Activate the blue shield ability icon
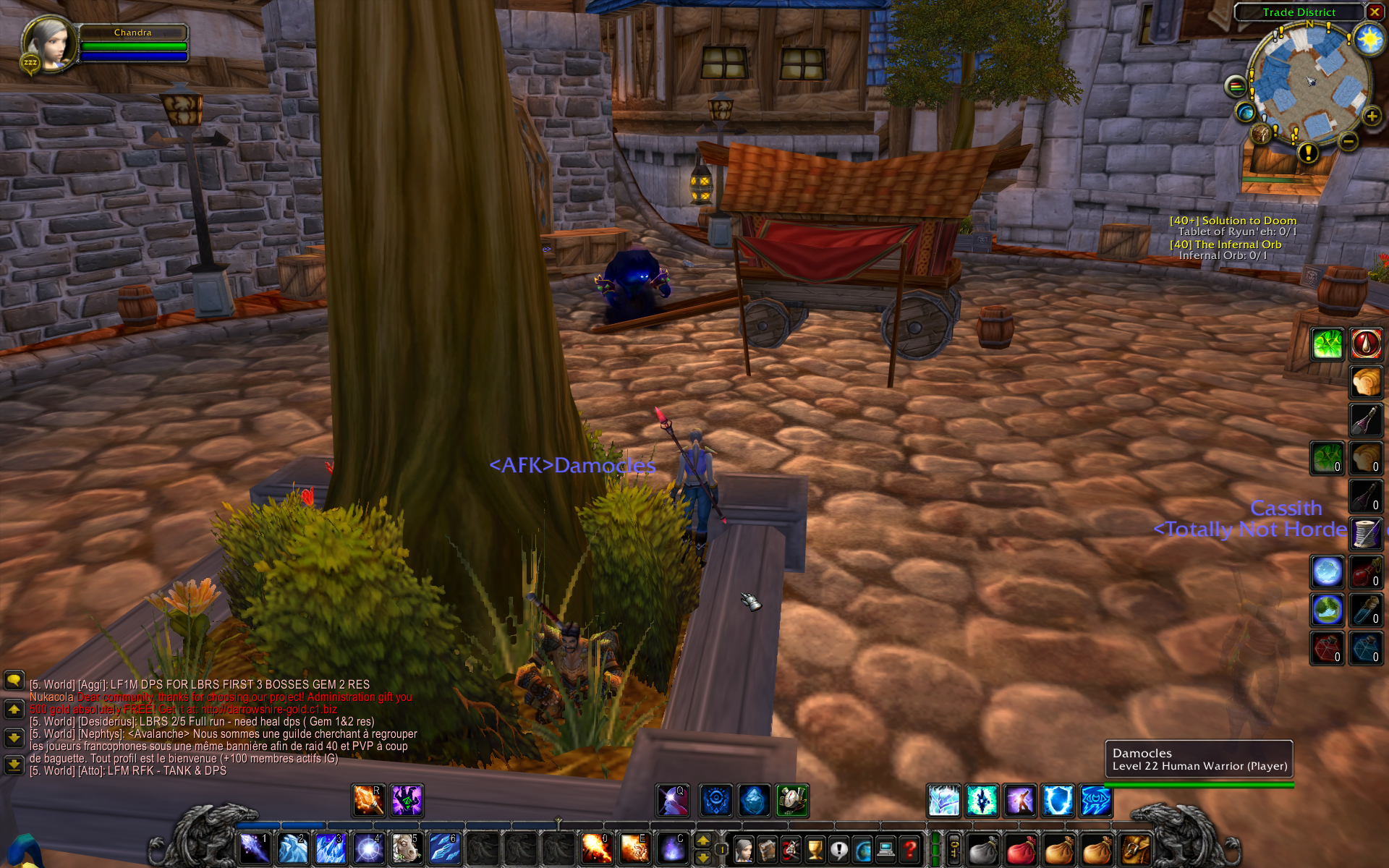The height and width of the screenshot is (868, 1389). click(x=1057, y=801)
